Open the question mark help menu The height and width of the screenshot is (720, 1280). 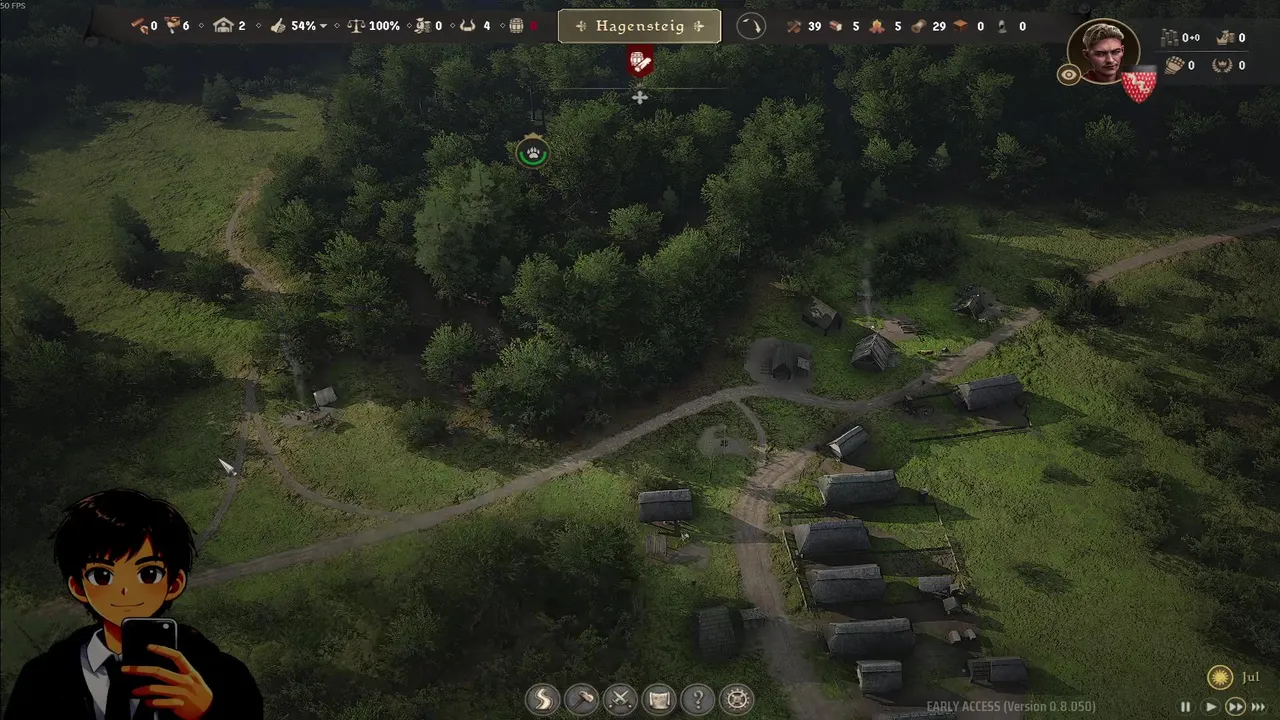698,698
